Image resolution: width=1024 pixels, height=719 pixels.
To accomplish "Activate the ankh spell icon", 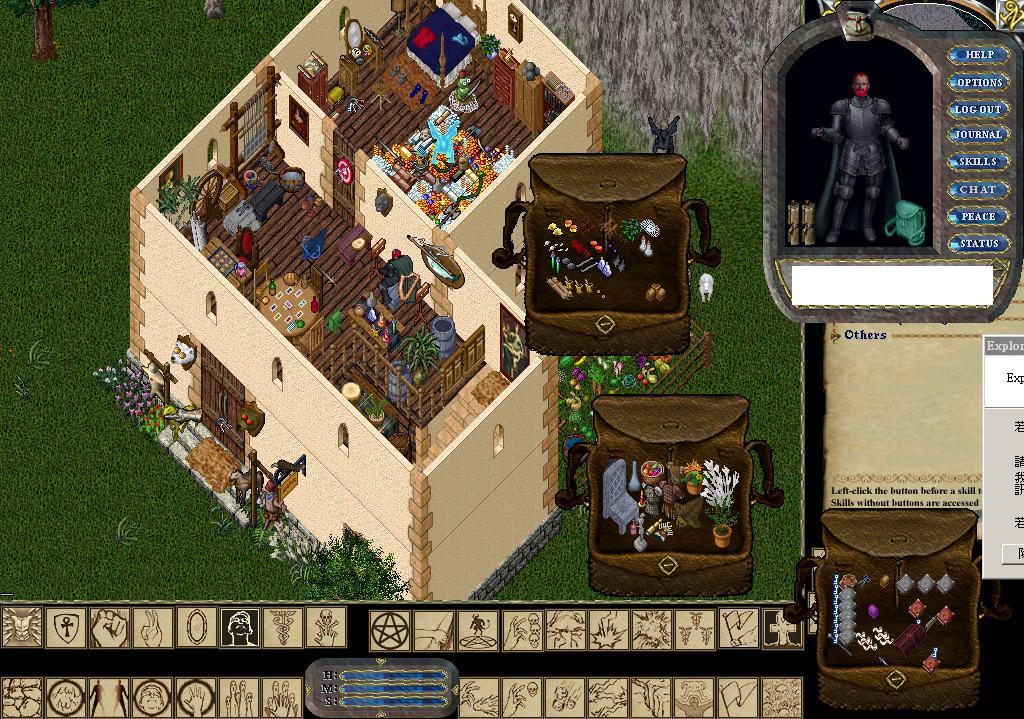I will (69, 628).
